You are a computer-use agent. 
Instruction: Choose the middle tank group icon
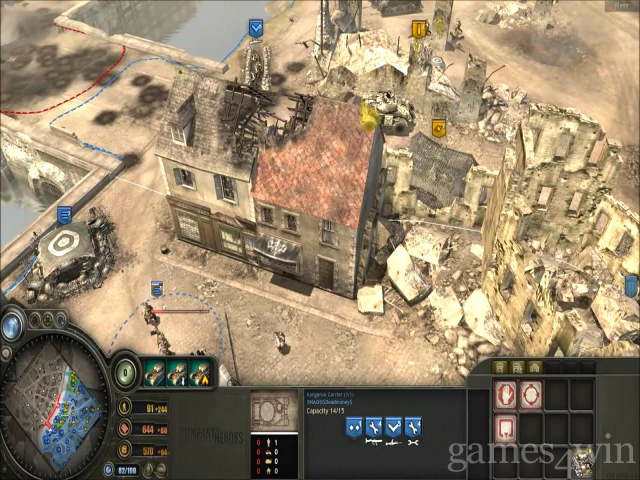click(180, 370)
